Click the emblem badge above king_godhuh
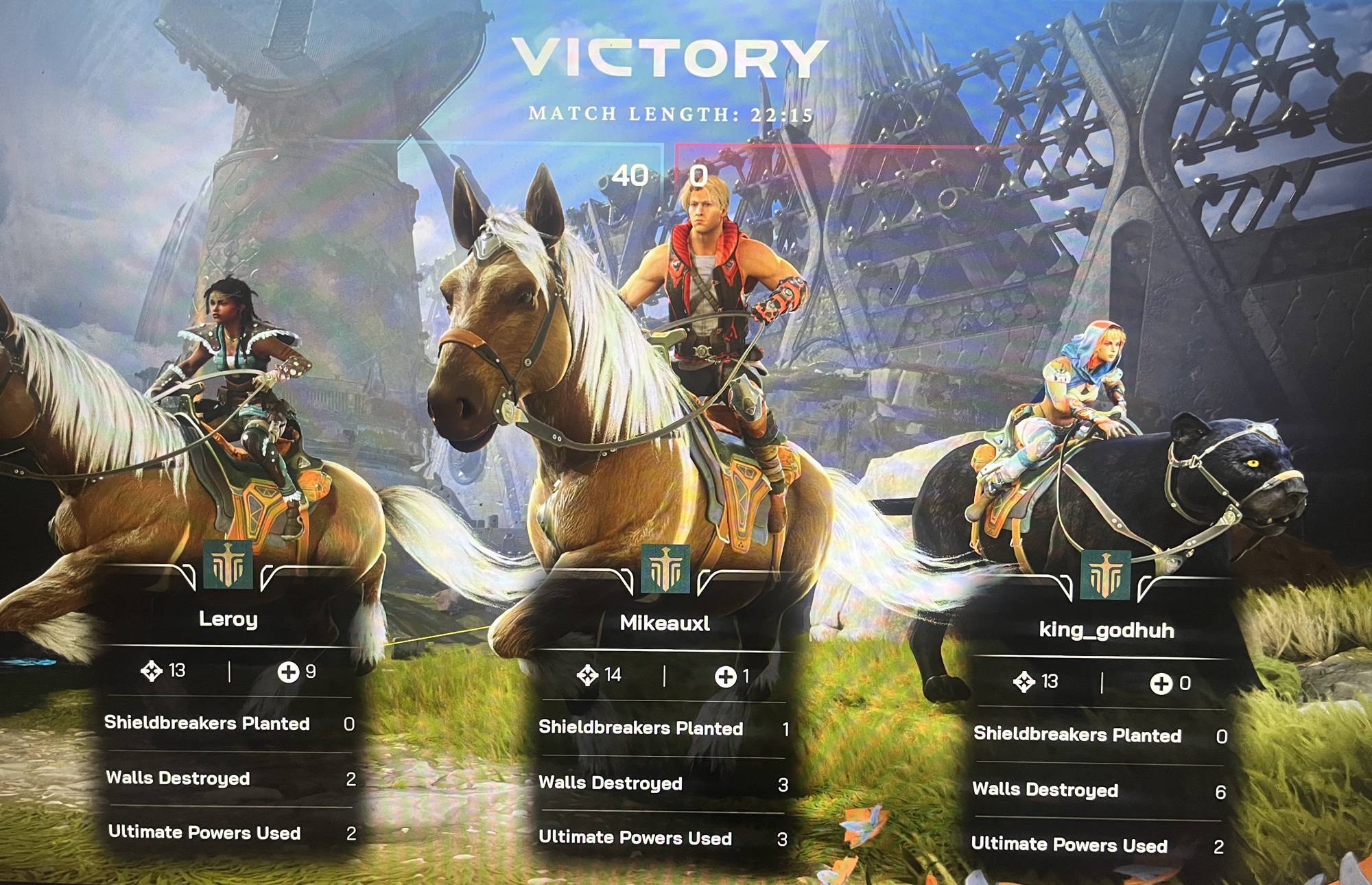Viewport: 1372px width, 885px height. click(1105, 575)
